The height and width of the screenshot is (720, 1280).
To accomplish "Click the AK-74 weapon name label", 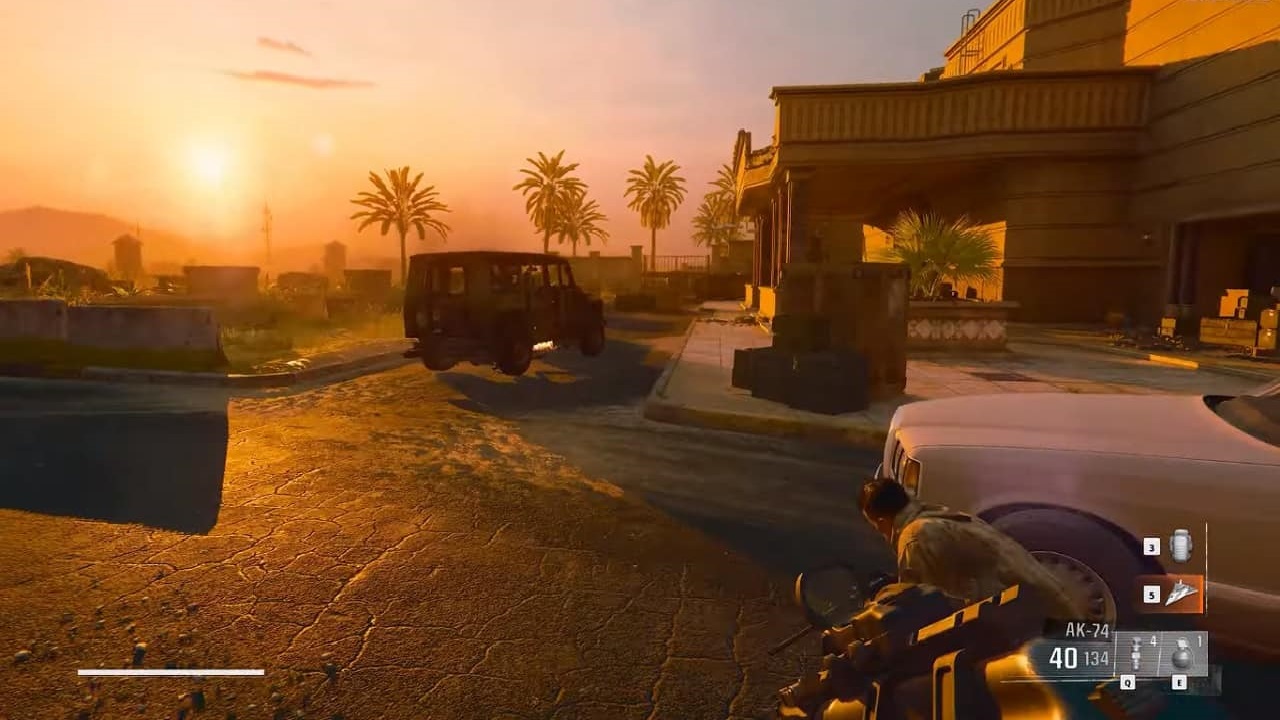I will tap(1086, 630).
